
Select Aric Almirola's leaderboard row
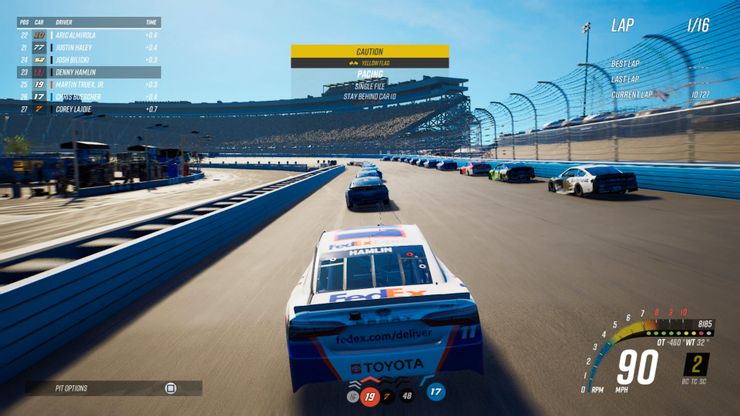click(x=88, y=35)
